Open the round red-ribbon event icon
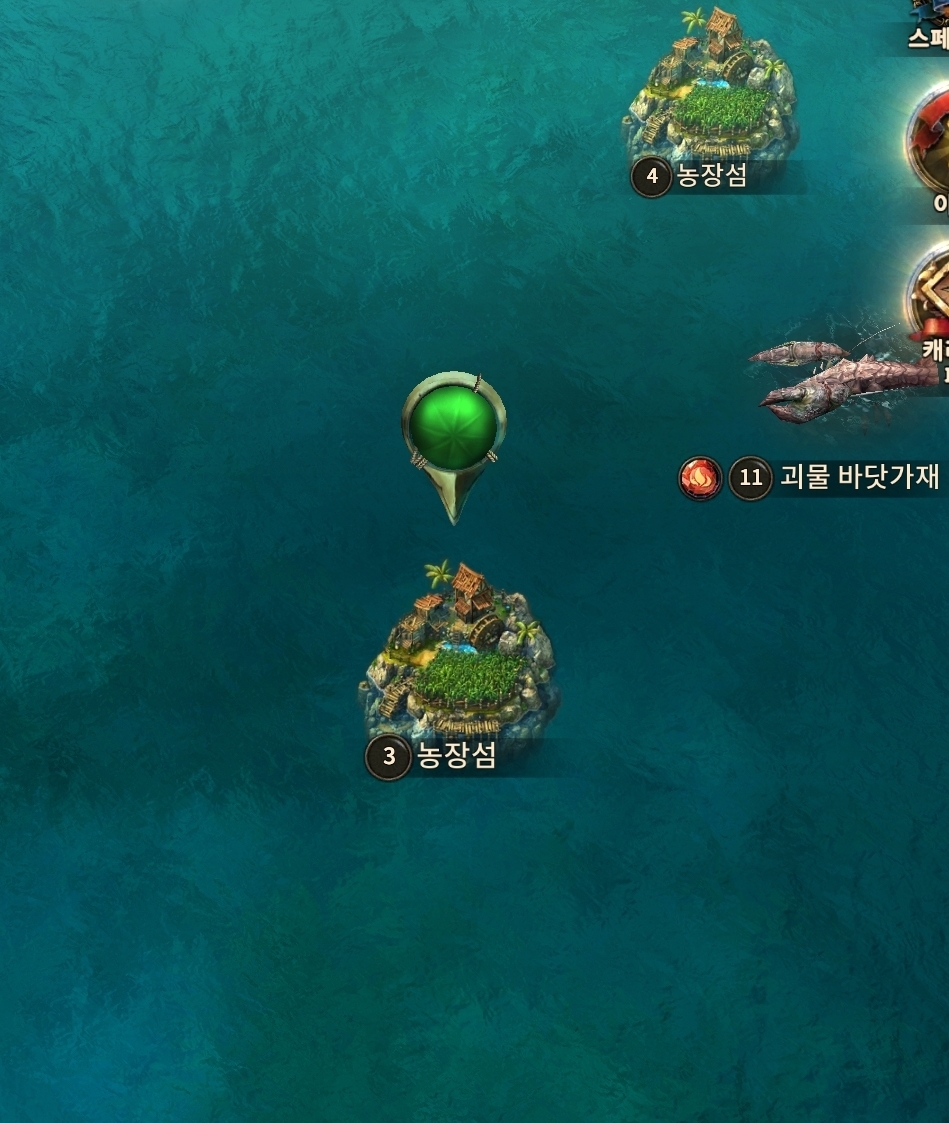Screen dimensions: 949x1123 [930, 138]
